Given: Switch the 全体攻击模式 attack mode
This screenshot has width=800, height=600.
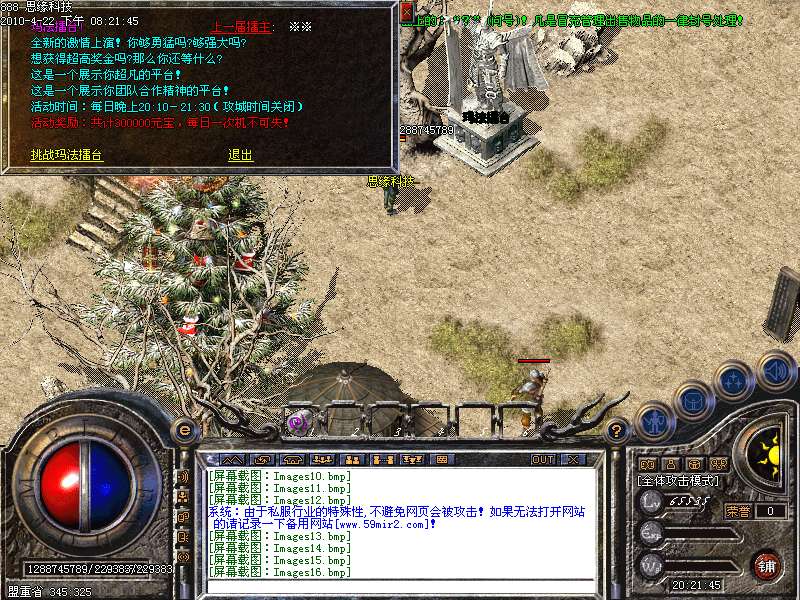Looking at the screenshot, I should [x=679, y=481].
